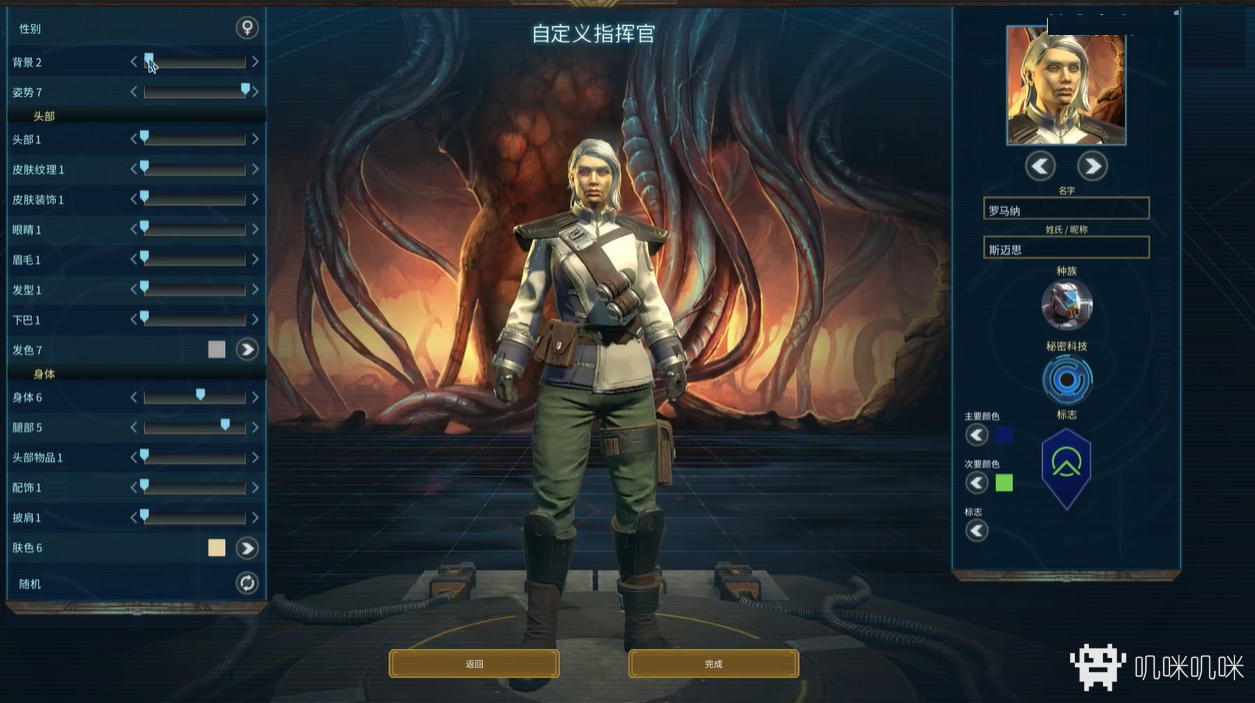1255x703 pixels.
Task: Increase 发型 hairstyle with right arrow
Action: [x=255, y=289]
